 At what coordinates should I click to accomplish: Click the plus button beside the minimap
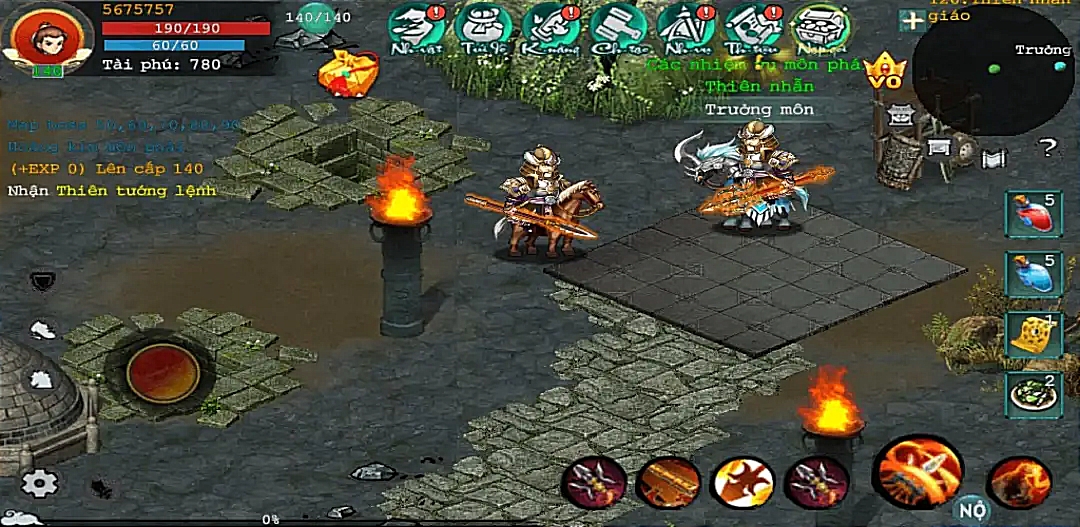[x=911, y=20]
